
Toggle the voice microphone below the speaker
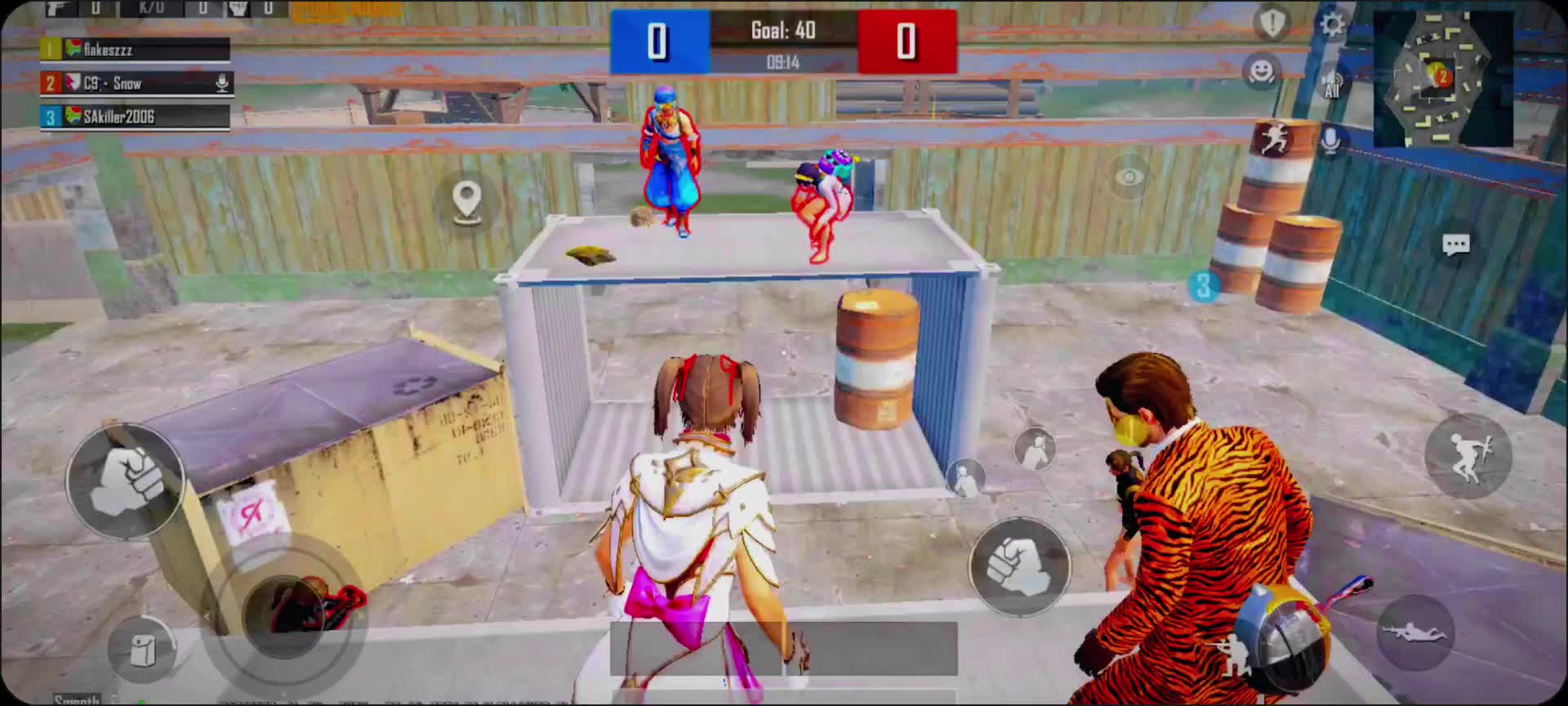pos(1330,141)
